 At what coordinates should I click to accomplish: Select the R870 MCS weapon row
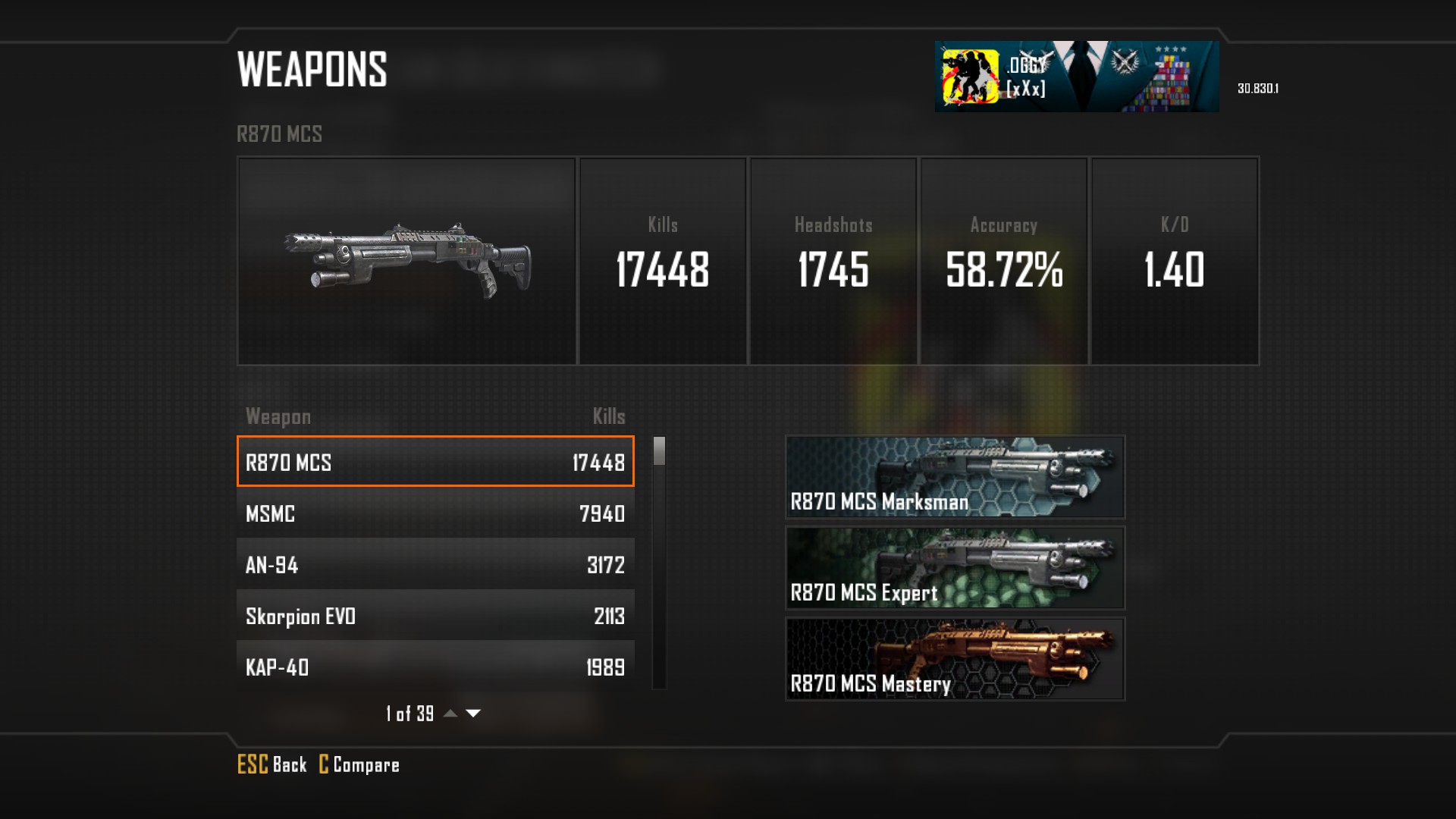point(435,461)
